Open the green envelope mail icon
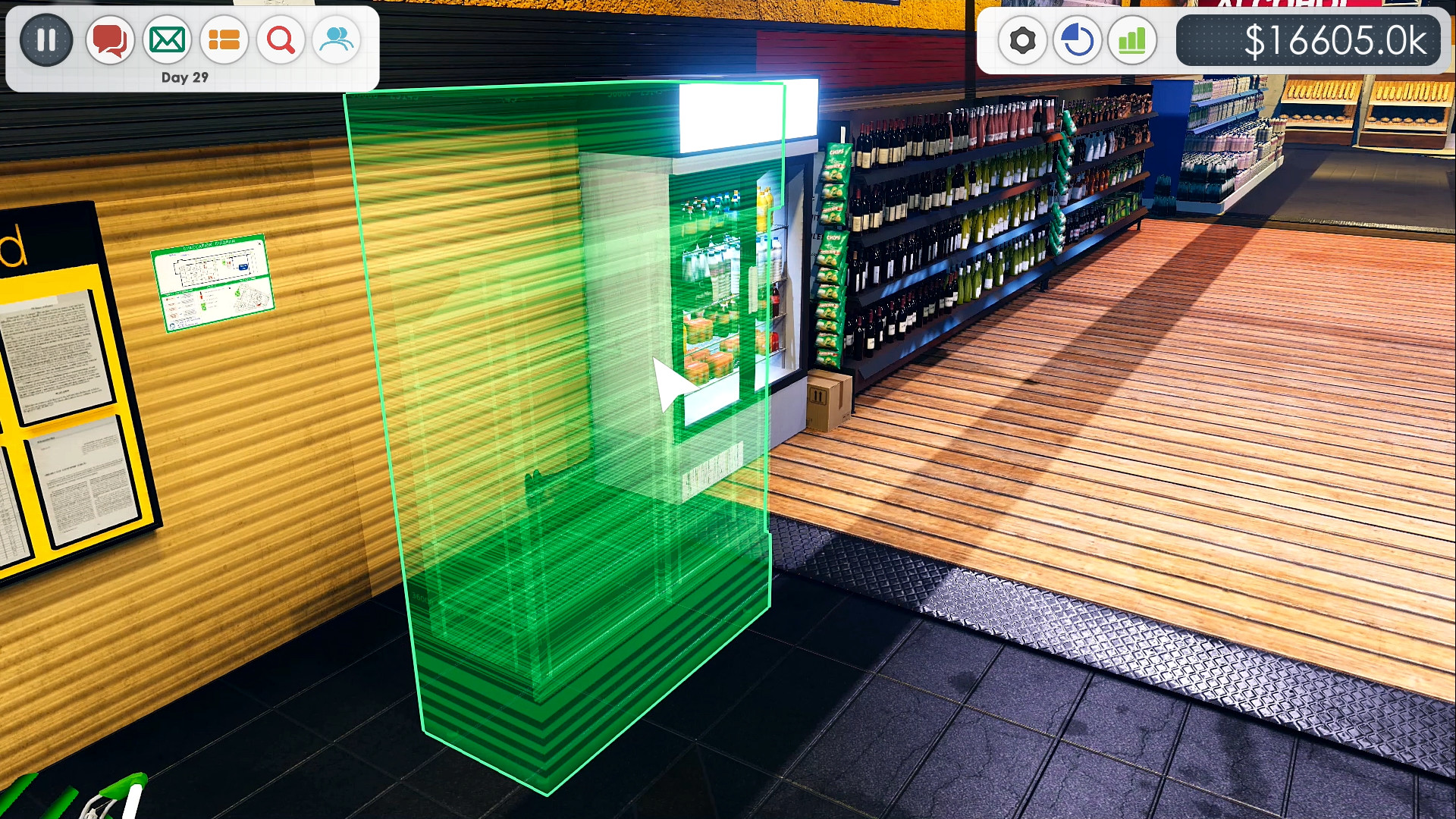The image size is (1456, 819). 167,39
